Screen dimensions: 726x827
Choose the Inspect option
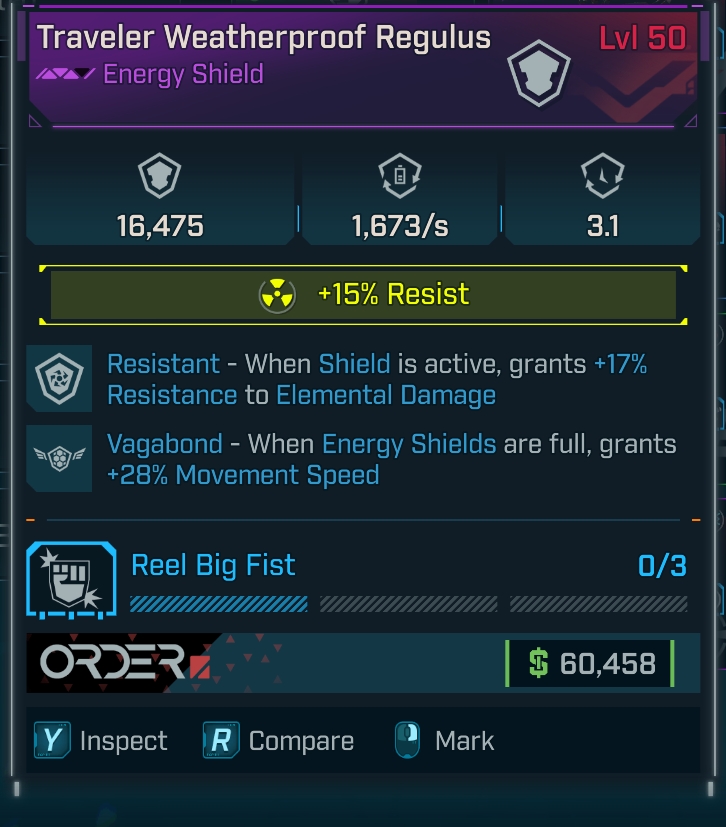[100, 741]
